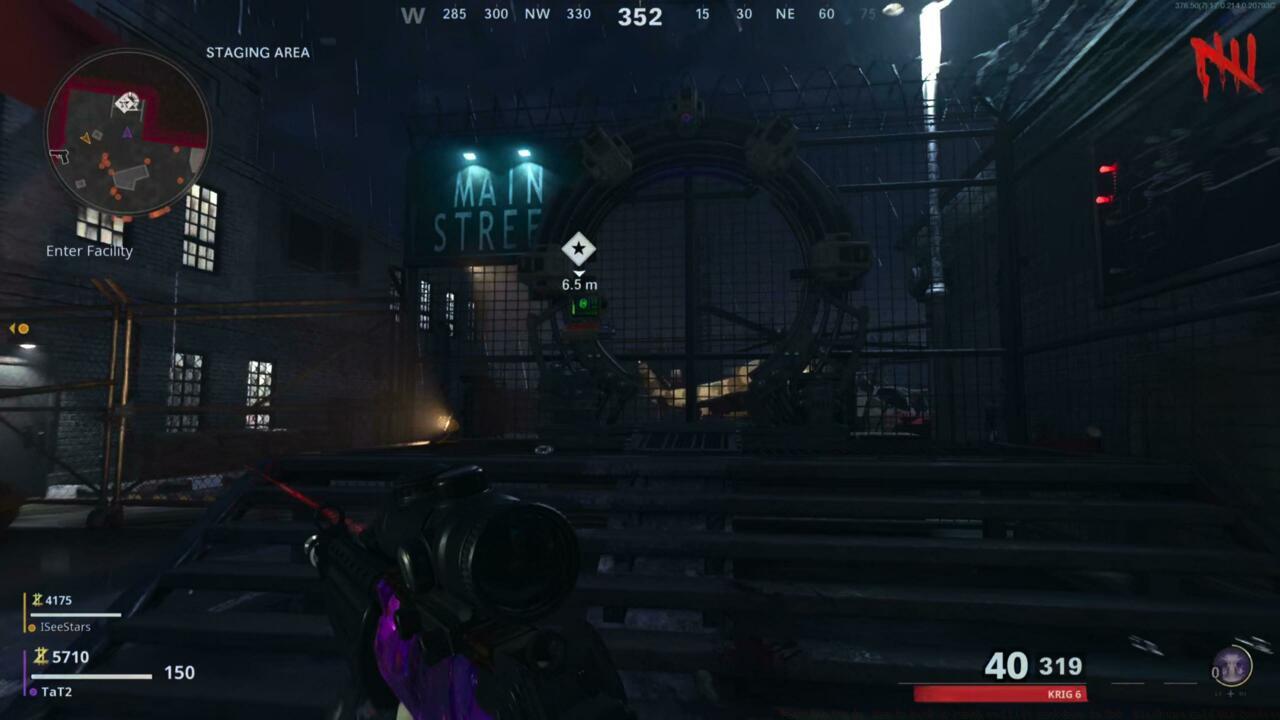Toggle ISeeStars' orange status dot
Image resolution: width=1280 pixels, height=720 pixels.
coord(32,628)
